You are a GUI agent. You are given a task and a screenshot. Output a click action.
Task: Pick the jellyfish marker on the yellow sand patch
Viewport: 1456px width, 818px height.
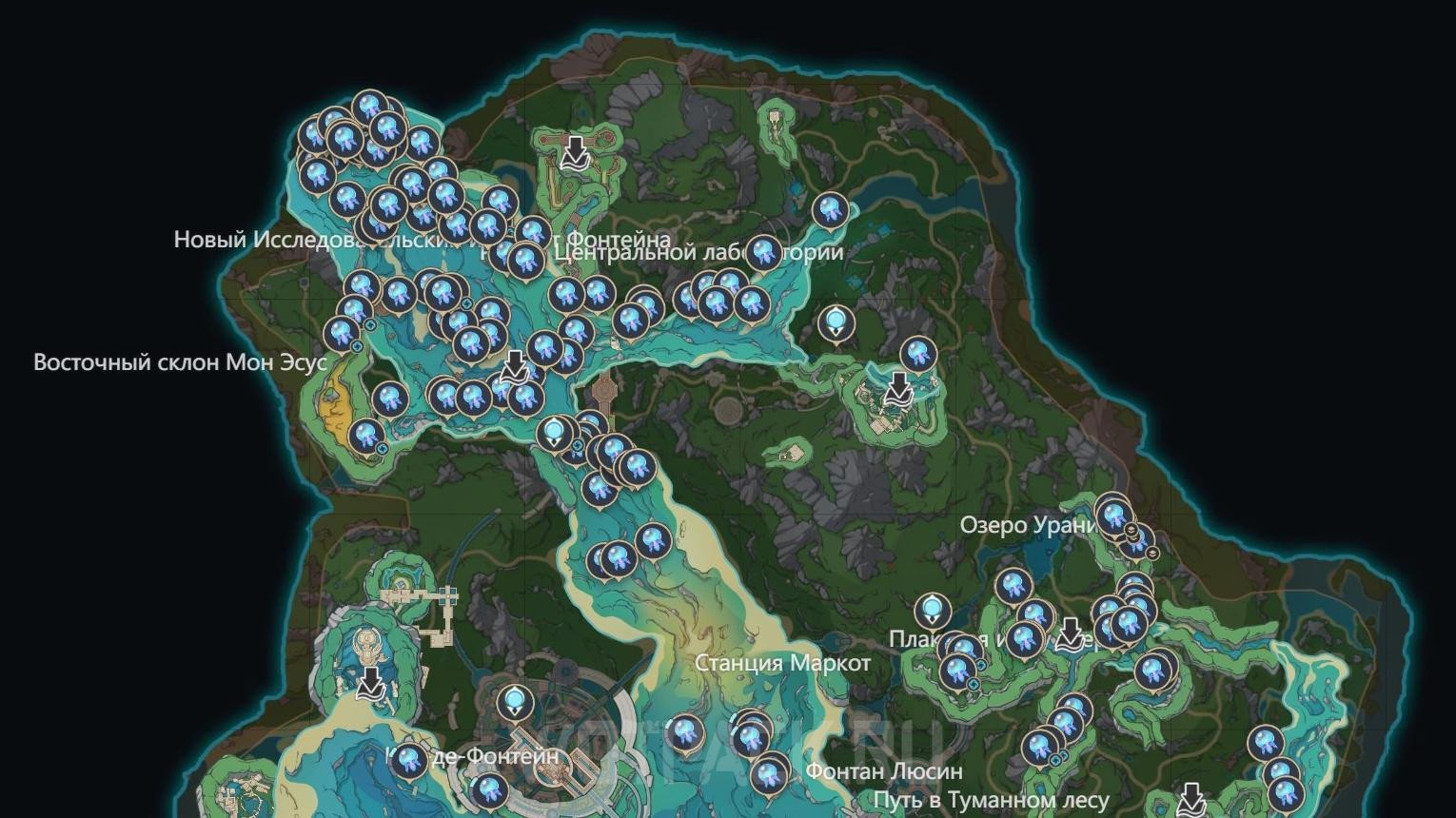pyautogui.click(x=364, y=436)
